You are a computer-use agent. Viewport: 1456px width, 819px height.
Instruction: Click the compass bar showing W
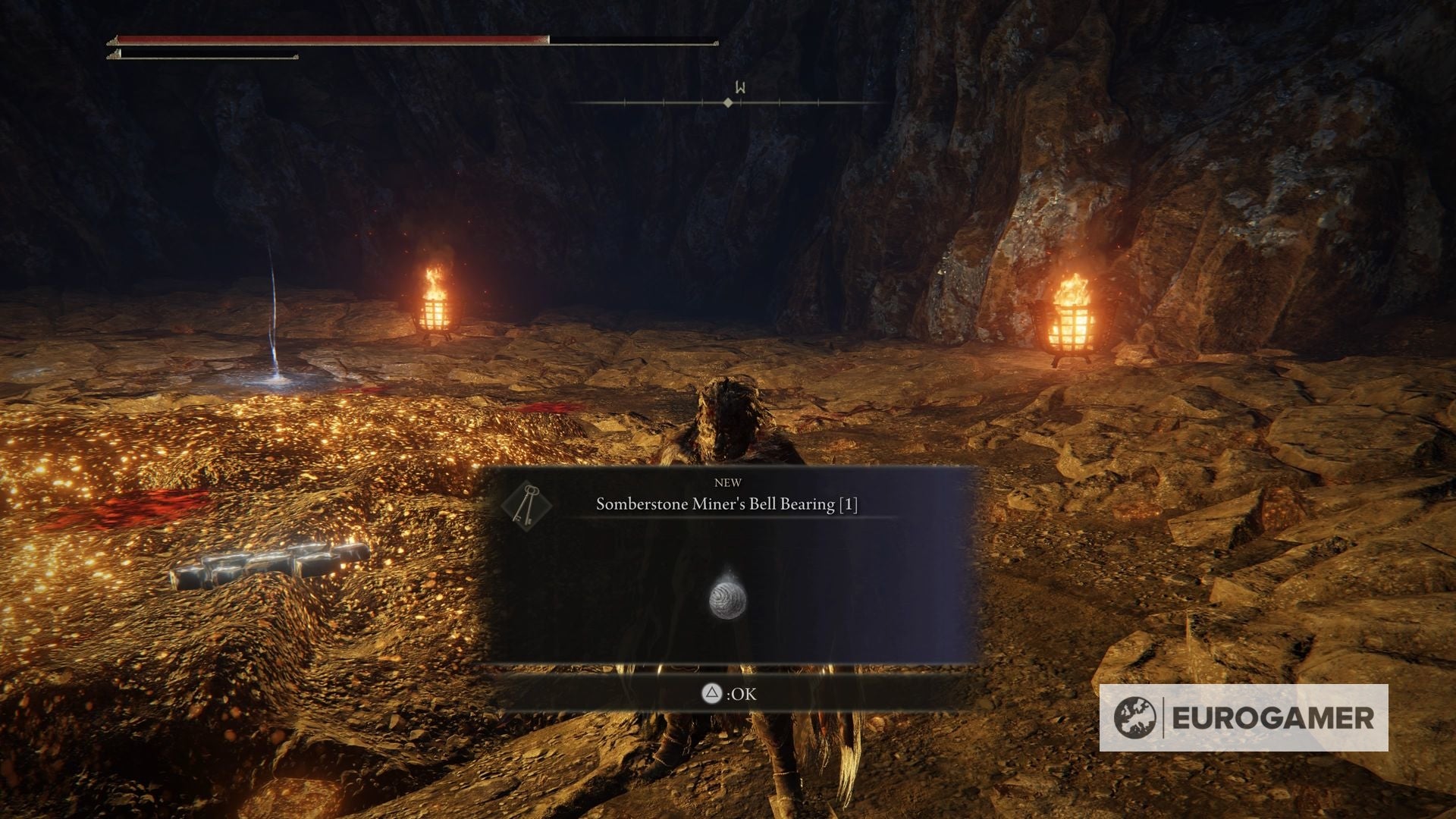(x=728, y=102)
